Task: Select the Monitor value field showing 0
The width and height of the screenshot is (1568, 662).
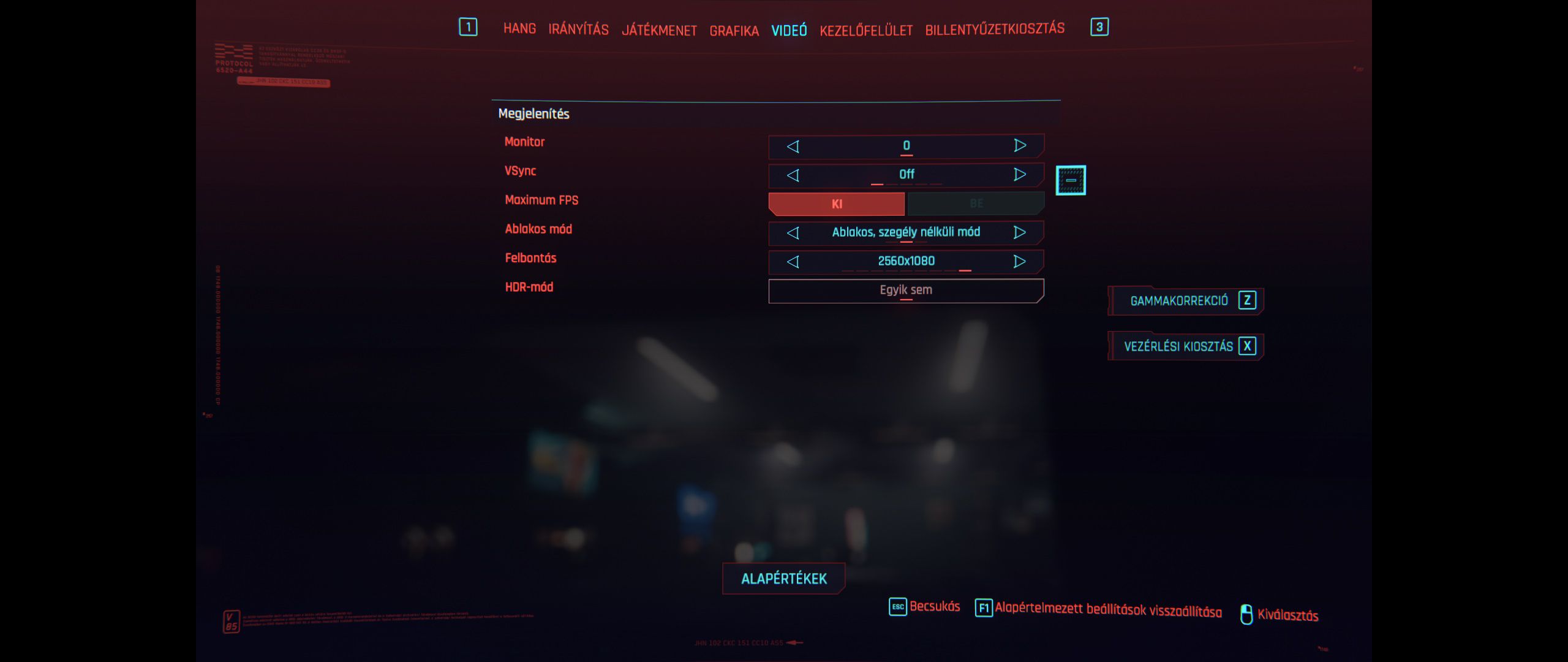Action: click(x=905, y=145)
